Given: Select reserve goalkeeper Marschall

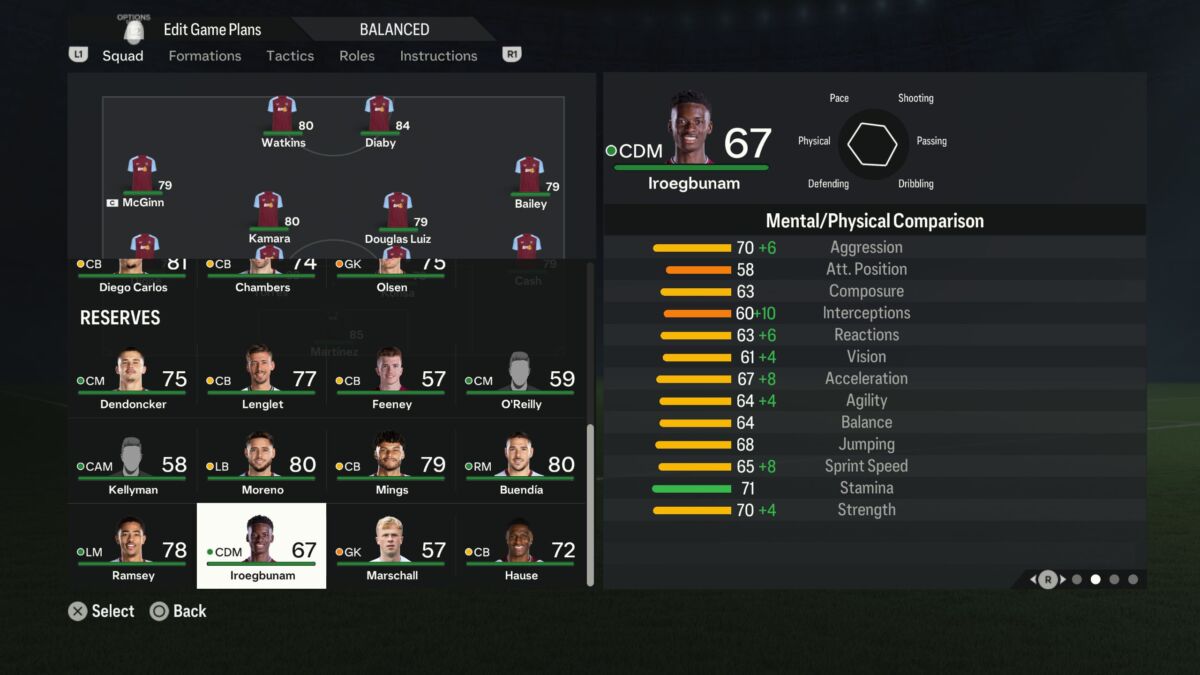Looking at the screenshot, I should pyautogui.click(x=391, y=552).
